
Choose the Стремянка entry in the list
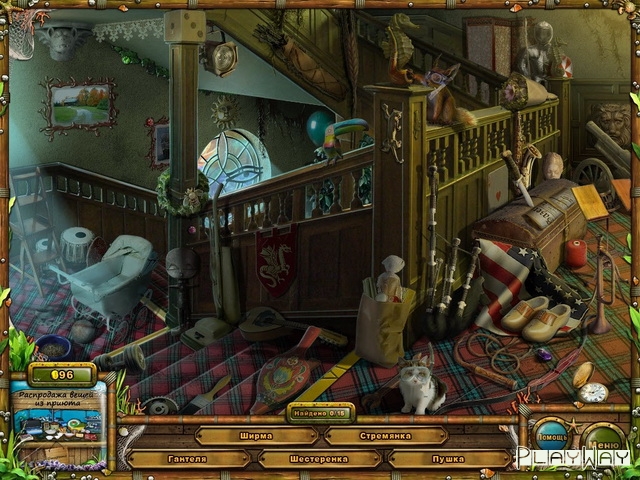pyautogui.click(x=385, y=436)
